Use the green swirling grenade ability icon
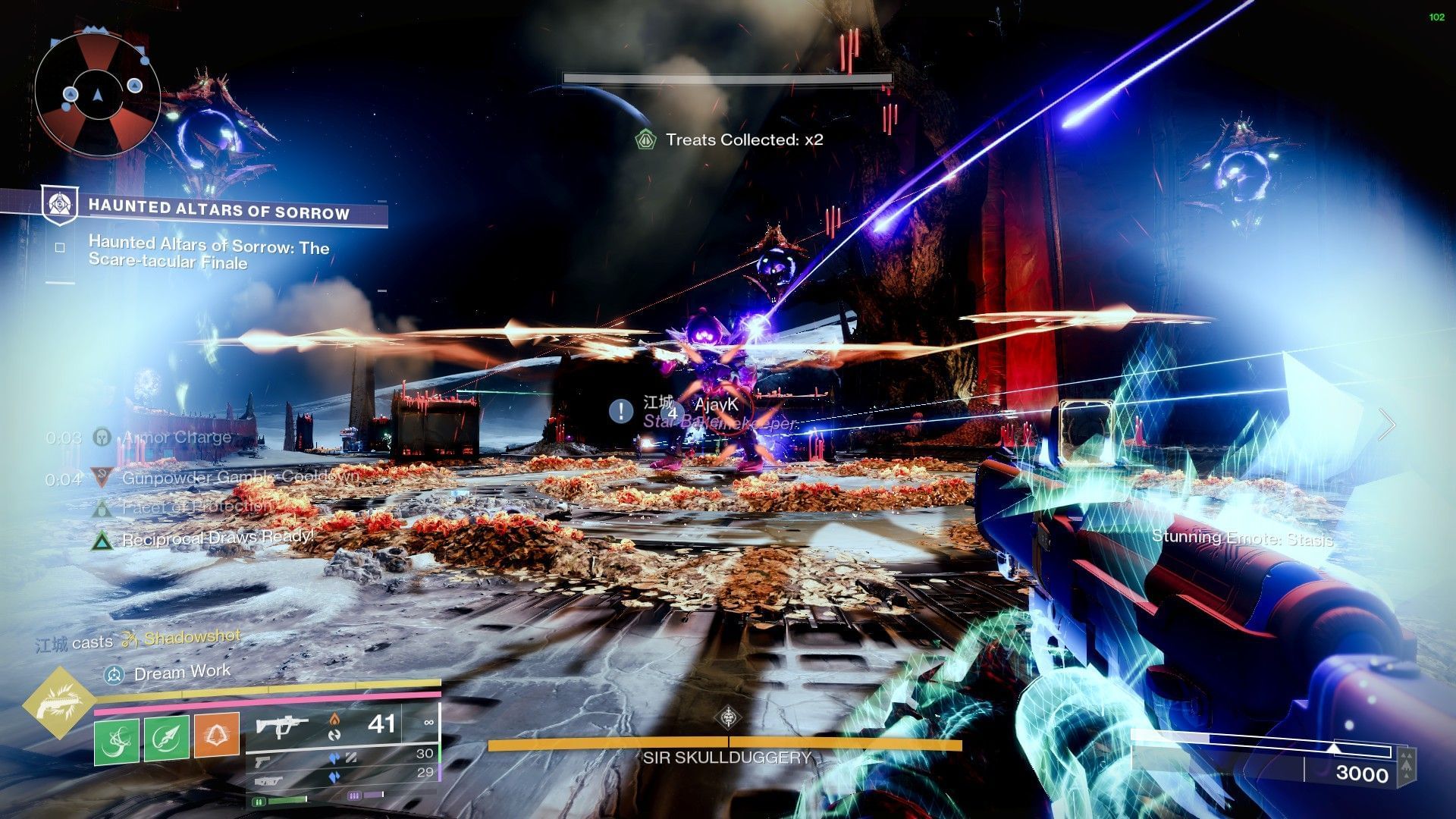The height and width of the screenshot is (819, 1456). [x=116, y=737]
